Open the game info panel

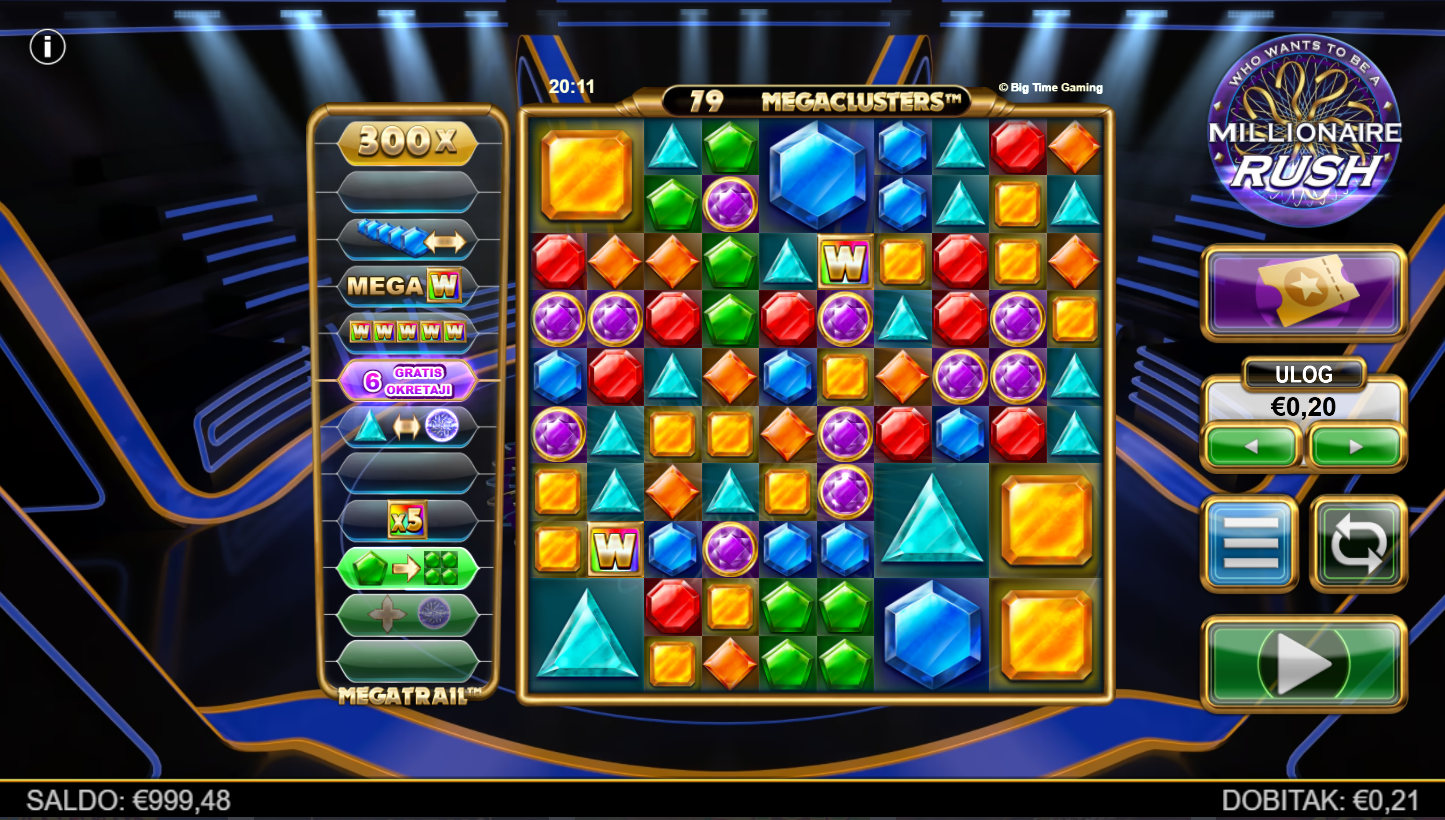click(47, 47)
